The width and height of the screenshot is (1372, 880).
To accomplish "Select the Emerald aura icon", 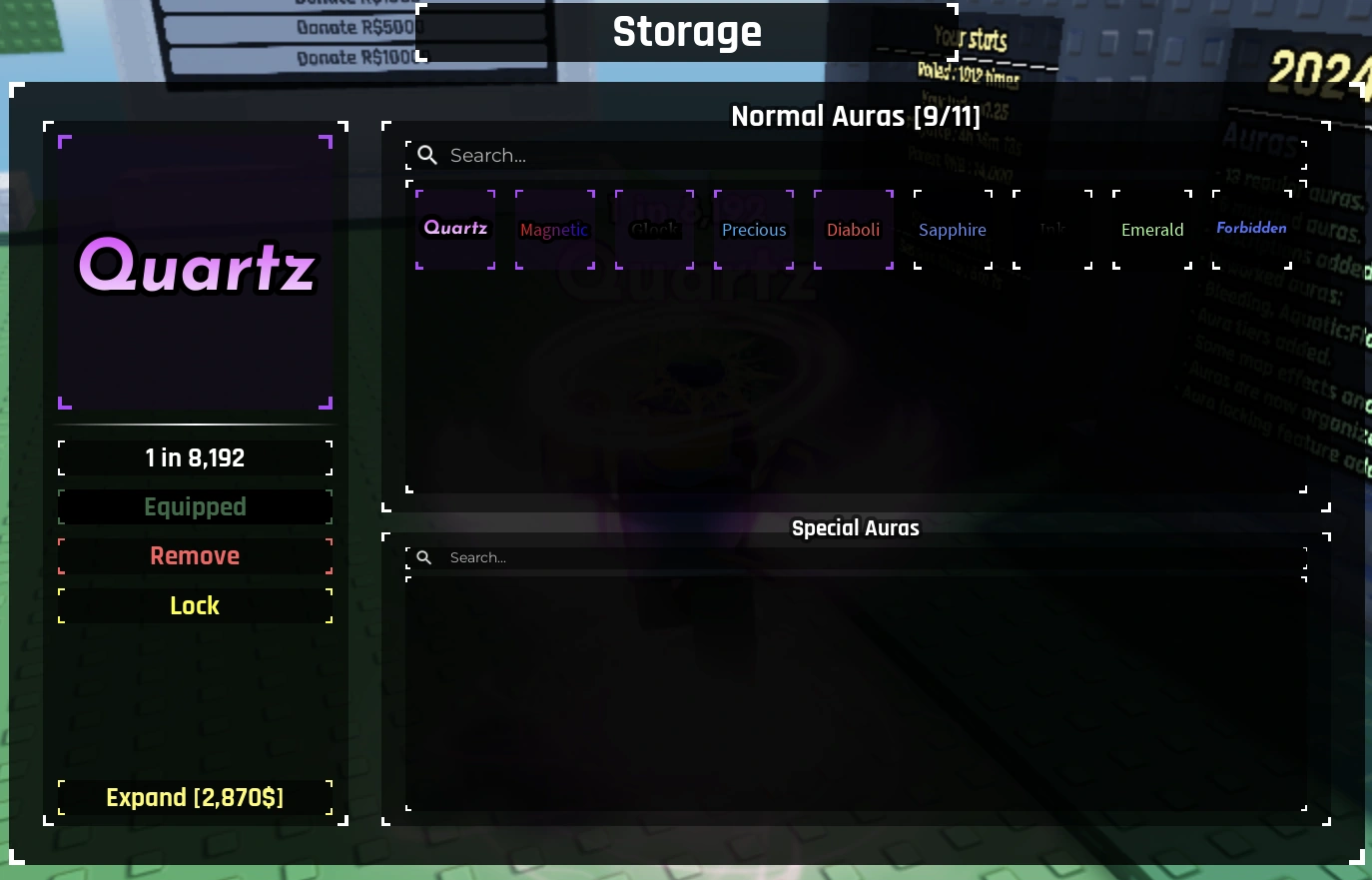I will click(x=1151, y=229).
